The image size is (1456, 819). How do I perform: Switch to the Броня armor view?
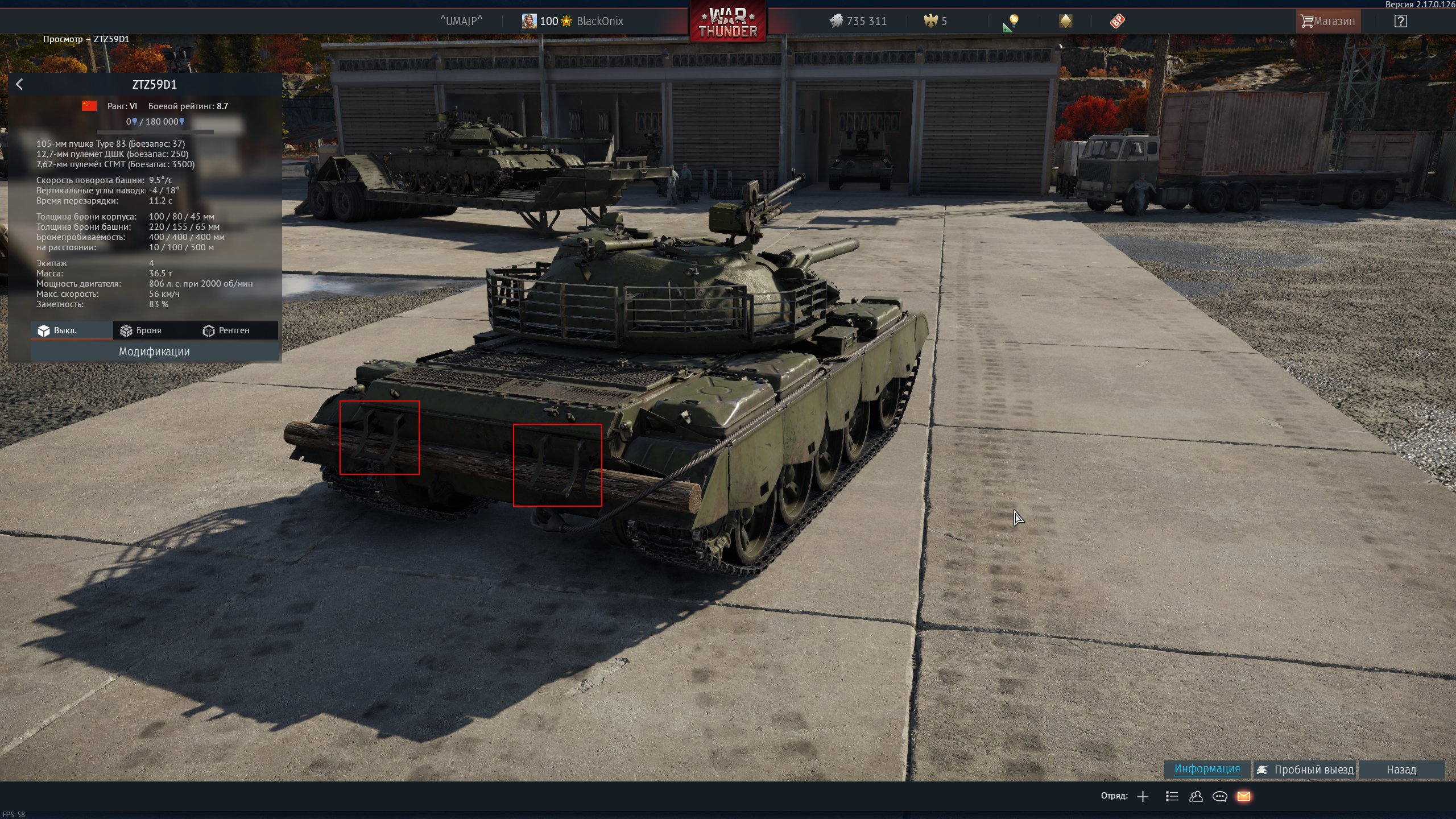click(x=142, y=330)
